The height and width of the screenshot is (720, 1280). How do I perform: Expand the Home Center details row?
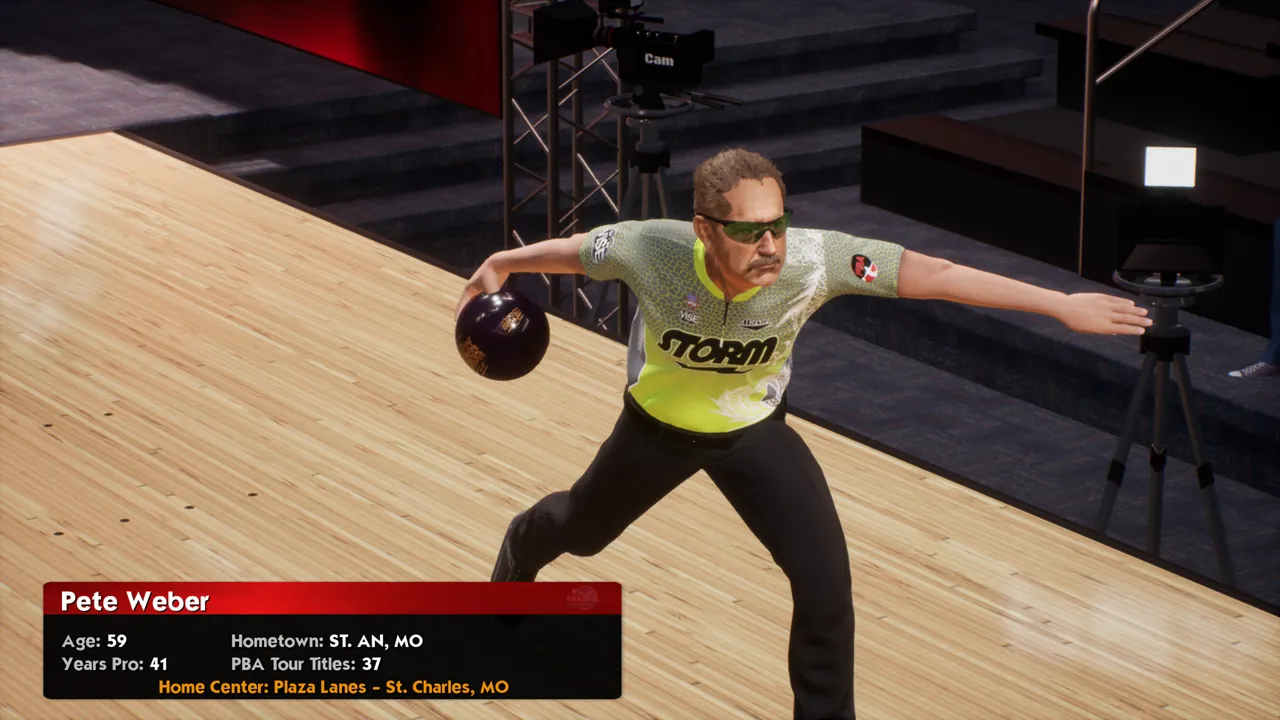pos(333,687)
